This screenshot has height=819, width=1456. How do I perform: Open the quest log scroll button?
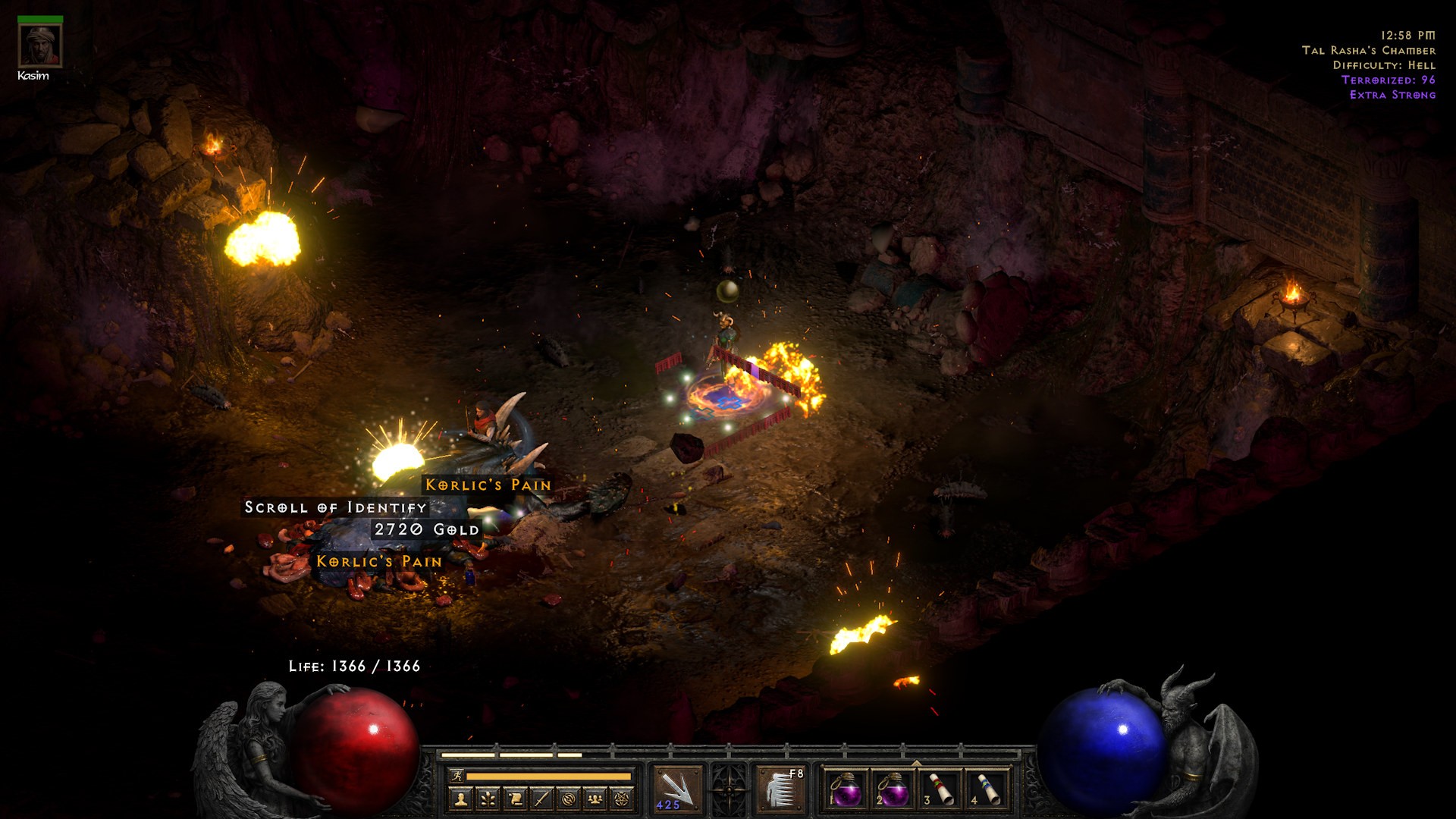tap(515, 799)
